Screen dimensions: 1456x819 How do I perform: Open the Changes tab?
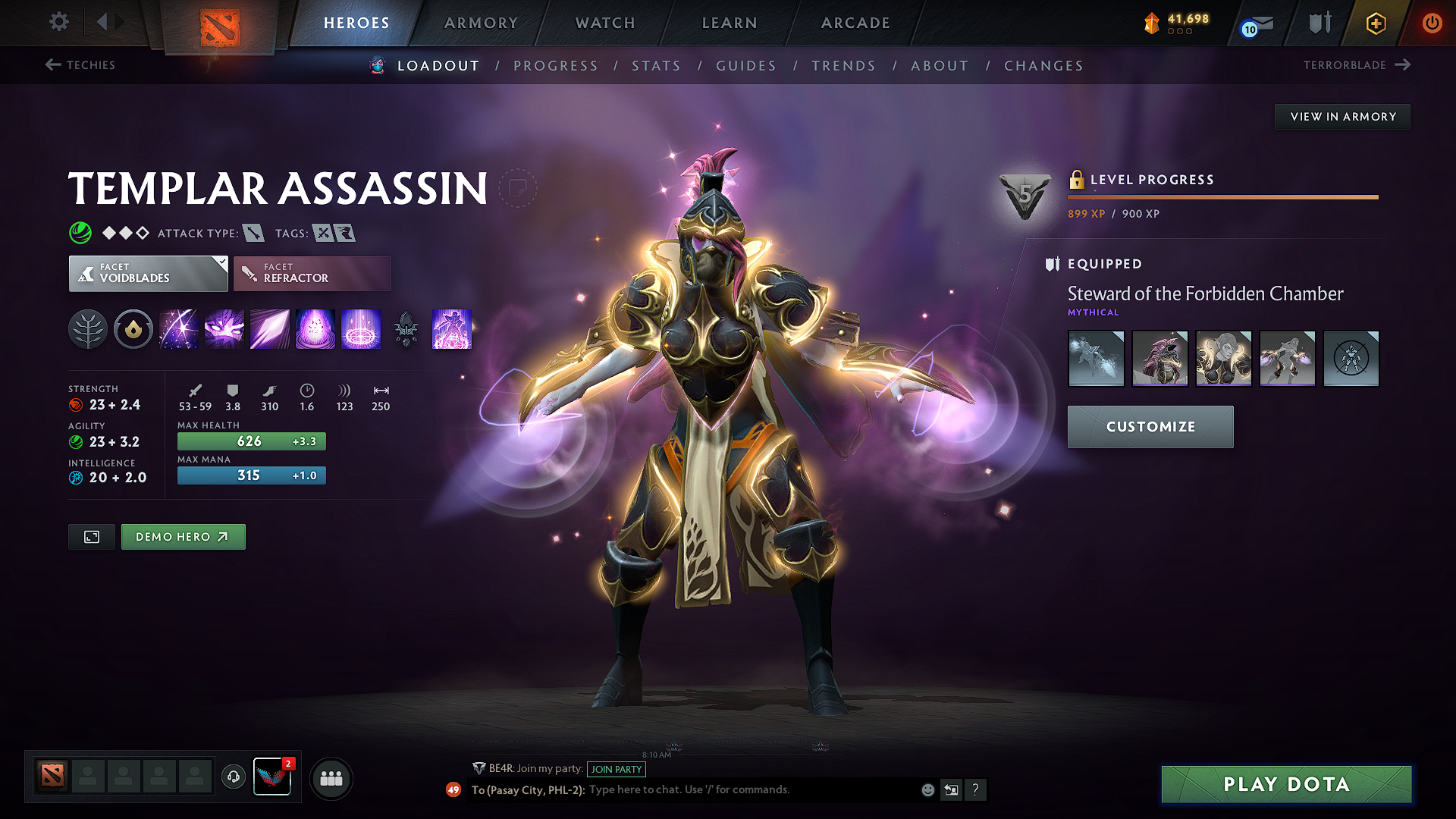click(1043, 66)
